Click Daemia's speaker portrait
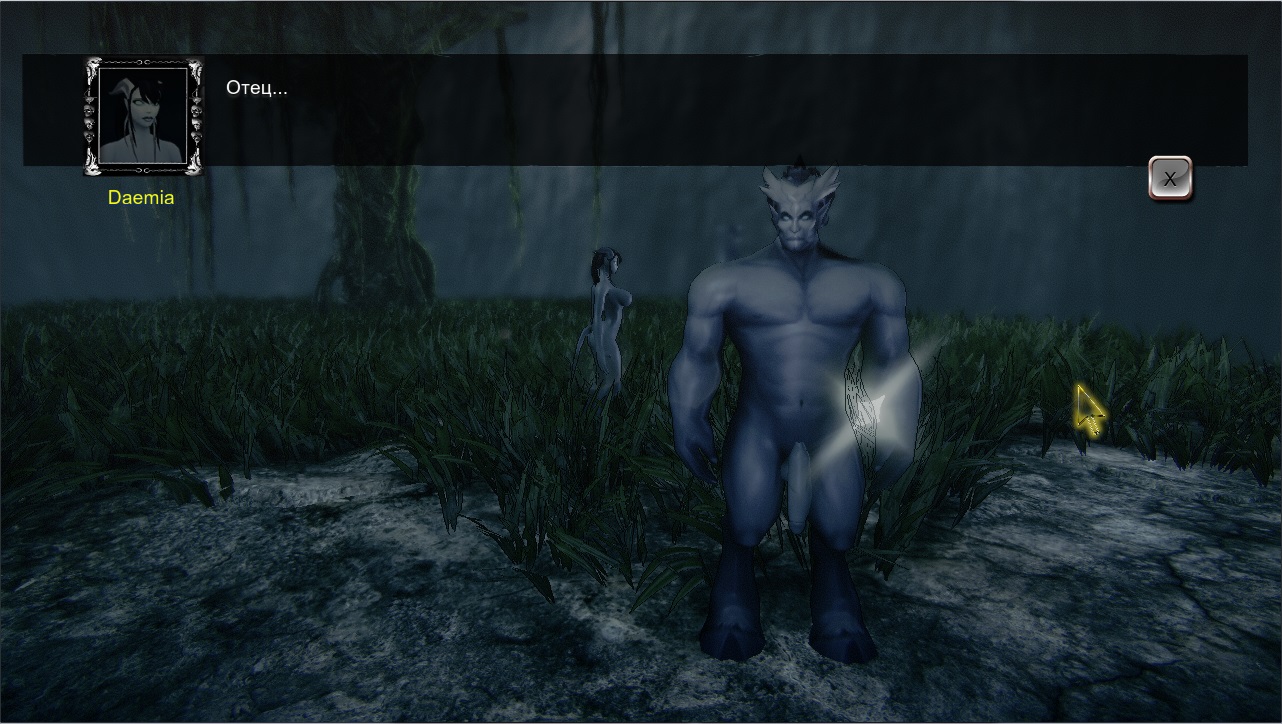1282x724 pixels. pyautogui.click(x=142, y=116)
